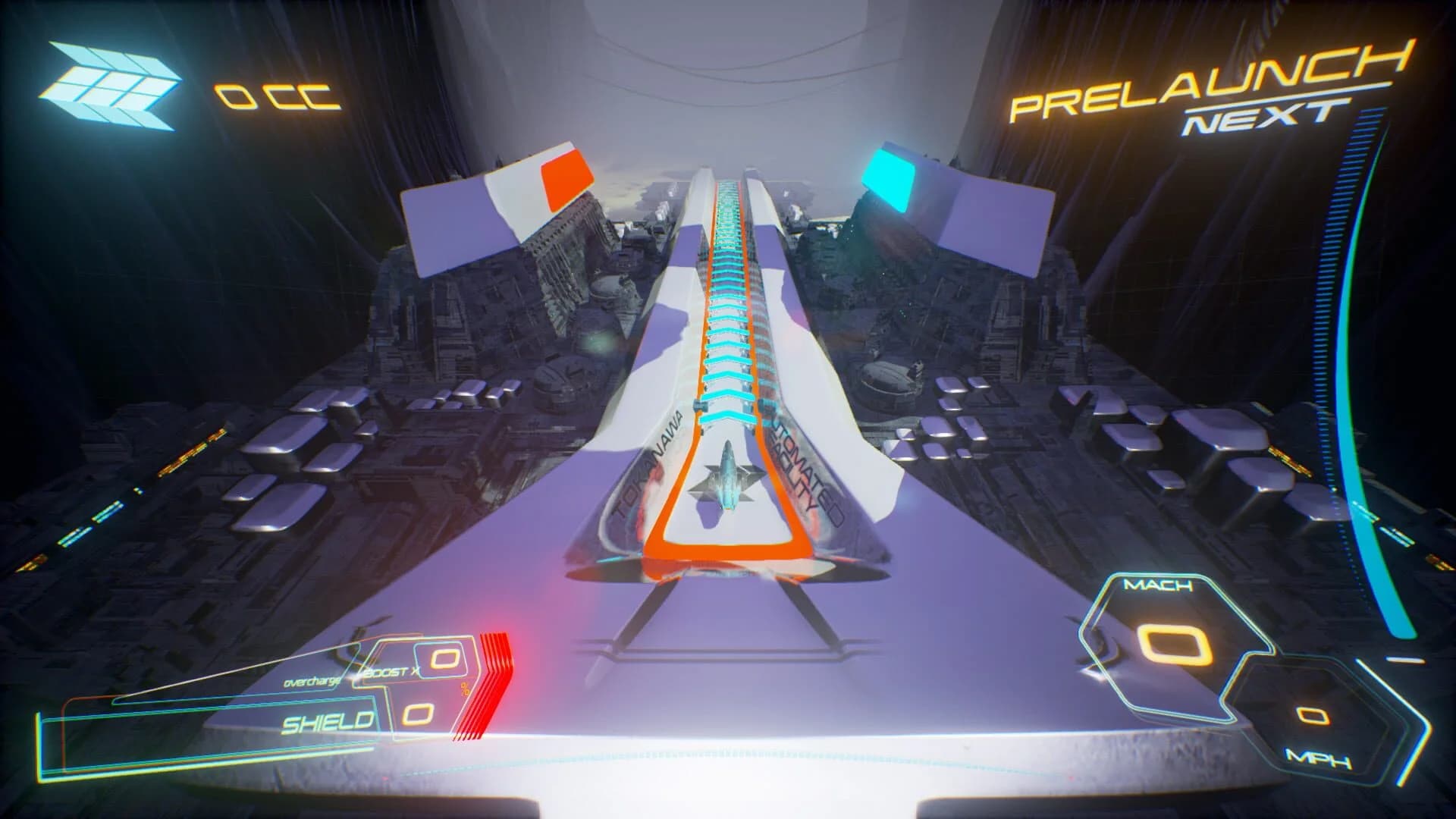Select the chevron team emblem top-left
1456x819 pixels.
114,83
